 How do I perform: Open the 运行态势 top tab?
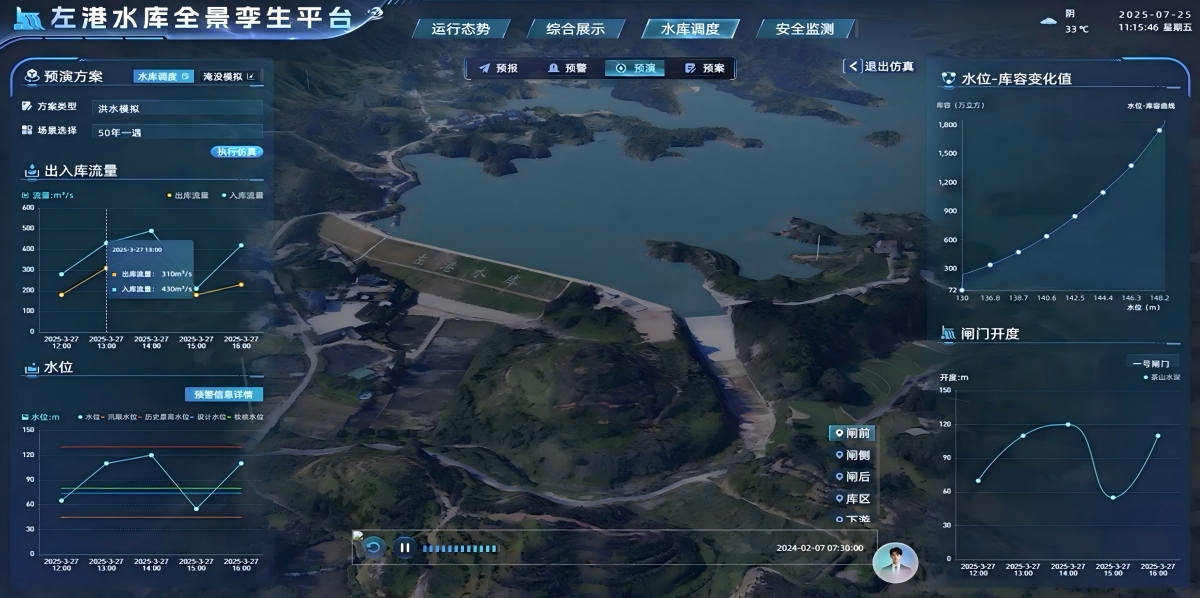point(461,29)
